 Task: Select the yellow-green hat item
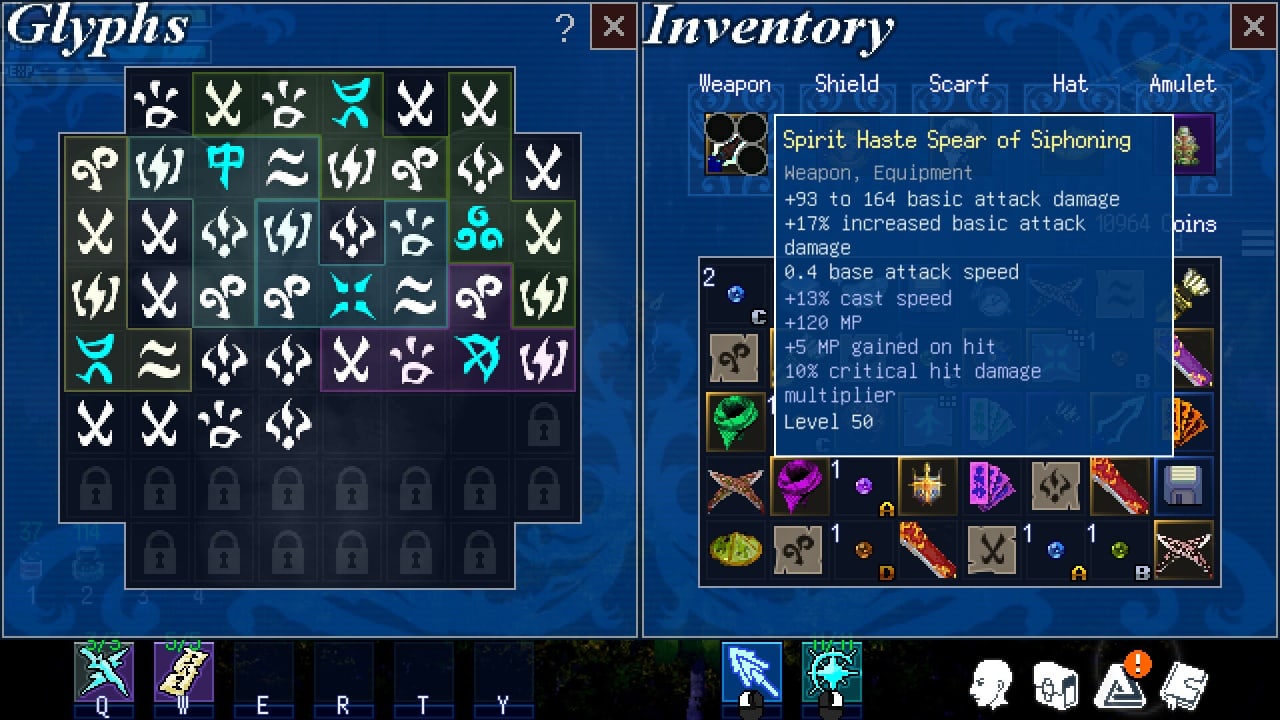(735, 550)
